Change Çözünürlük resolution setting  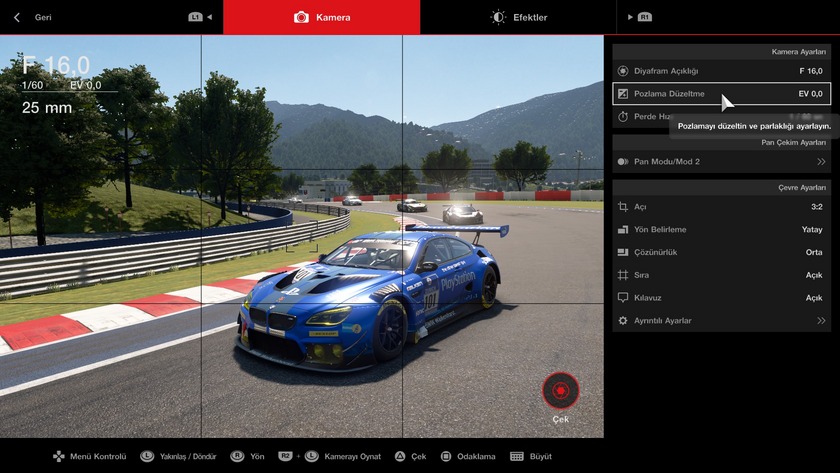(720, 252)
